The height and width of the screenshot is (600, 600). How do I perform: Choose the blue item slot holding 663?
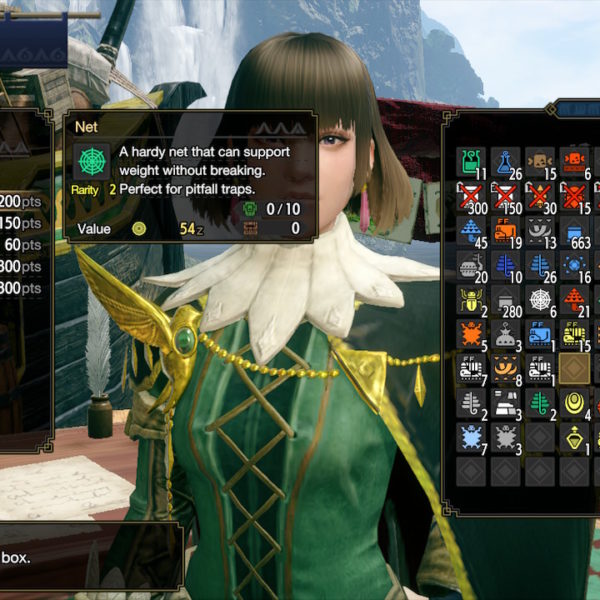tap(574, 231)
